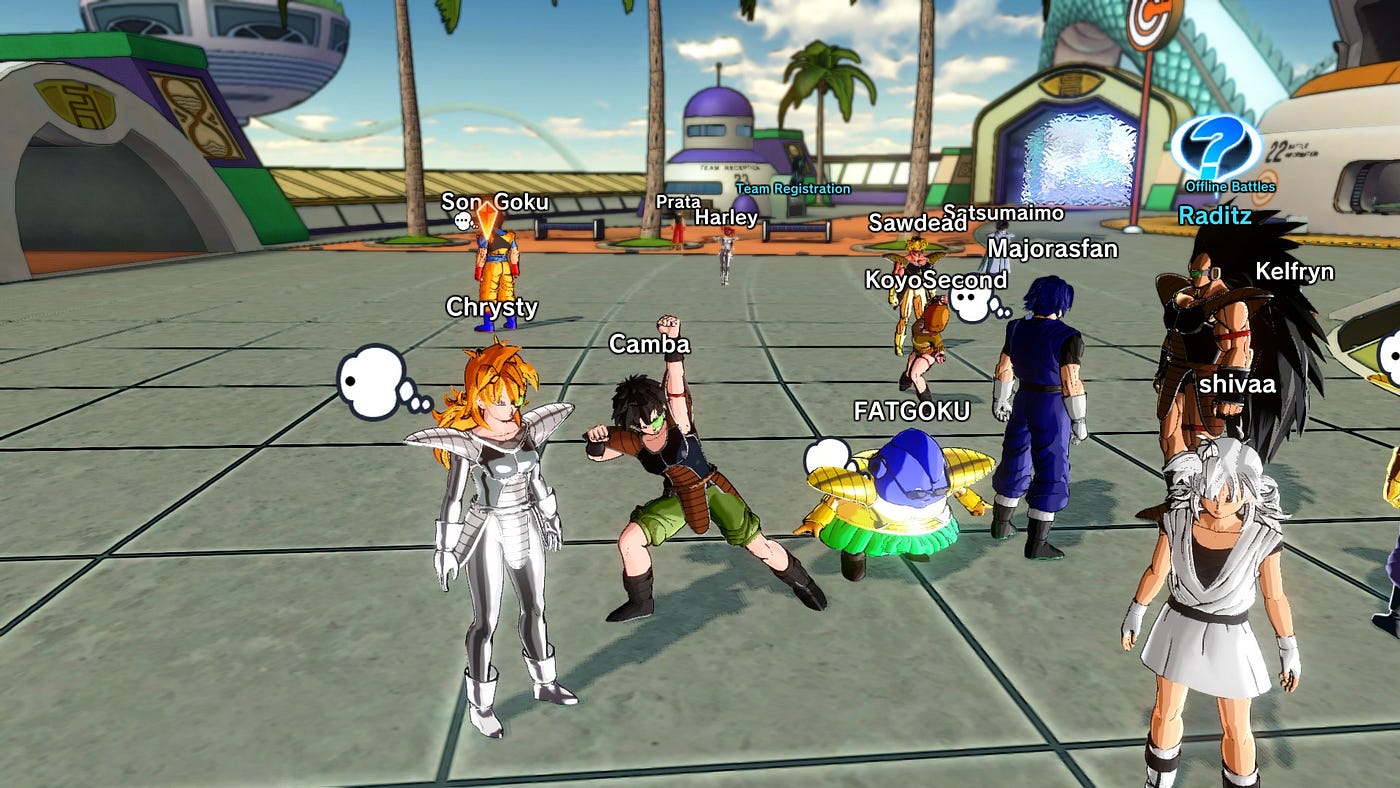Click the Team Registration location label
Screen dimensions: 1400x788
(793, 189)
